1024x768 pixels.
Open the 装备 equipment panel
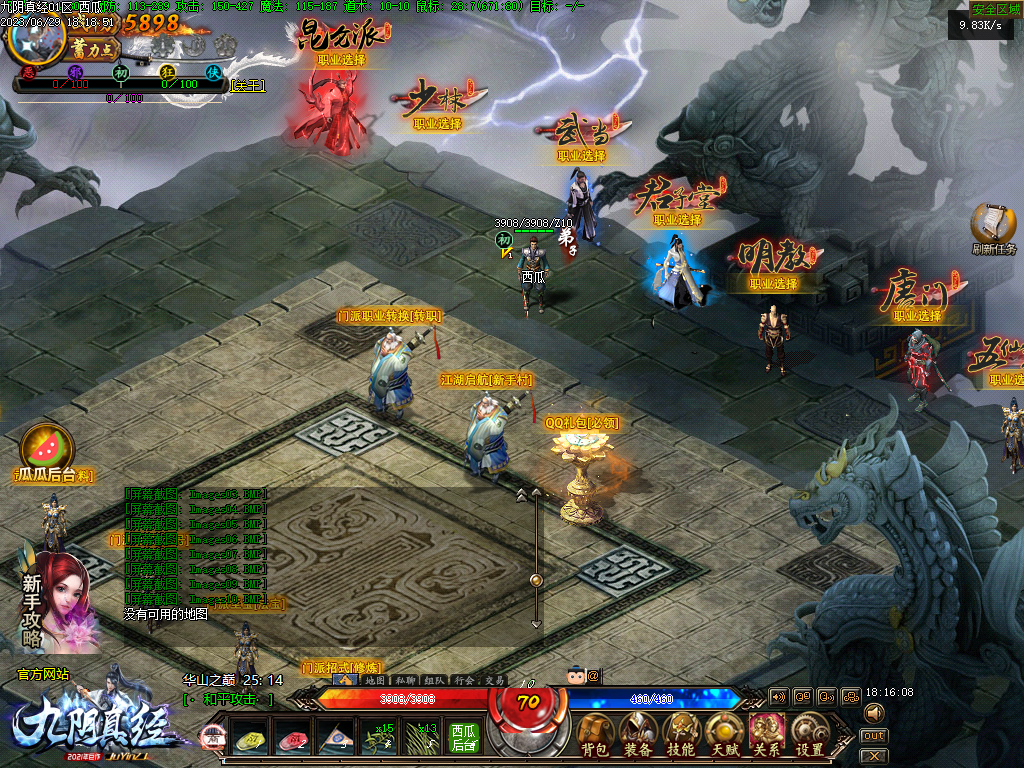point(638,735)
